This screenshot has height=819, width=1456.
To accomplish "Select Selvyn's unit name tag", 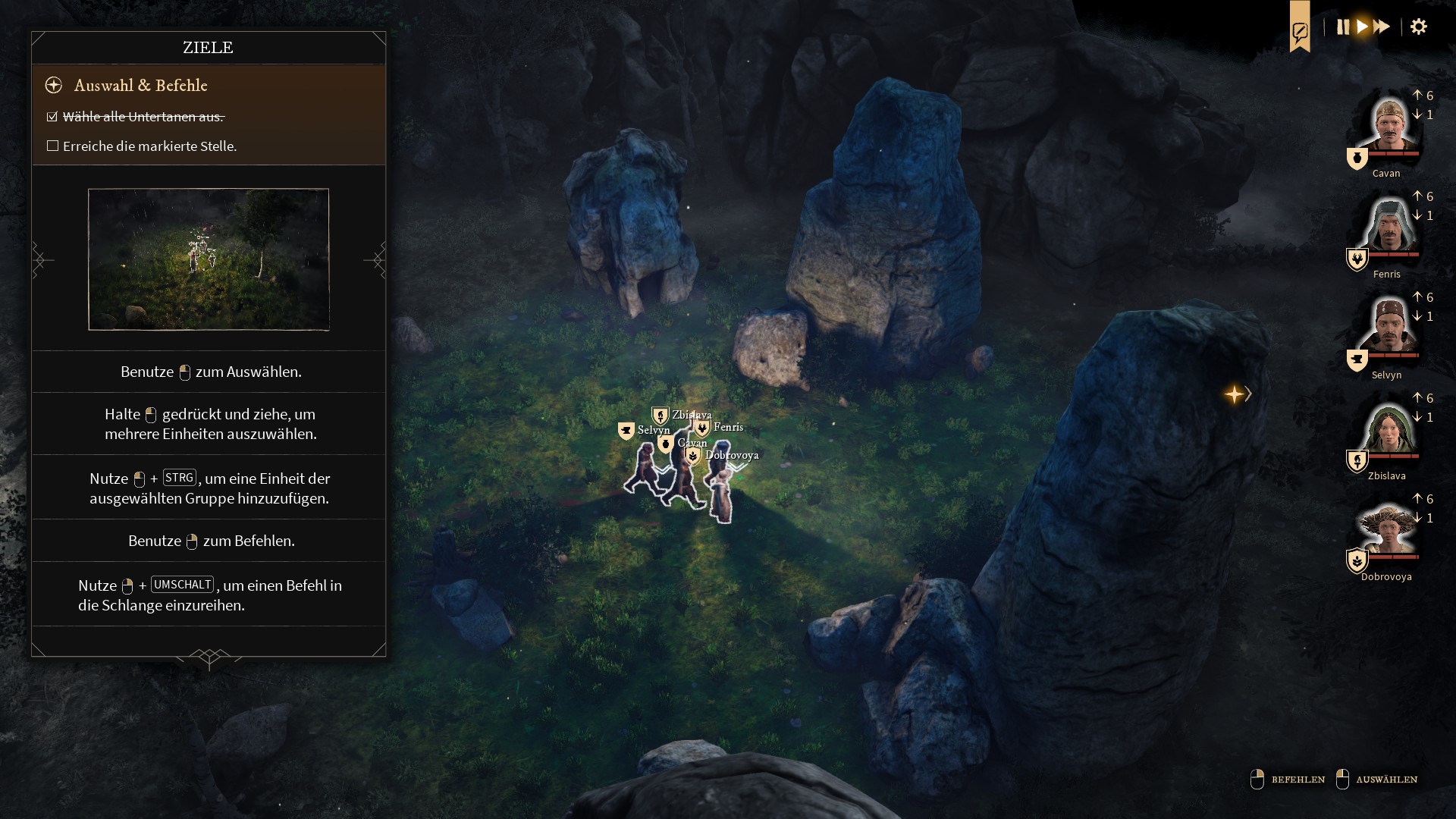I will coord(653,430).
